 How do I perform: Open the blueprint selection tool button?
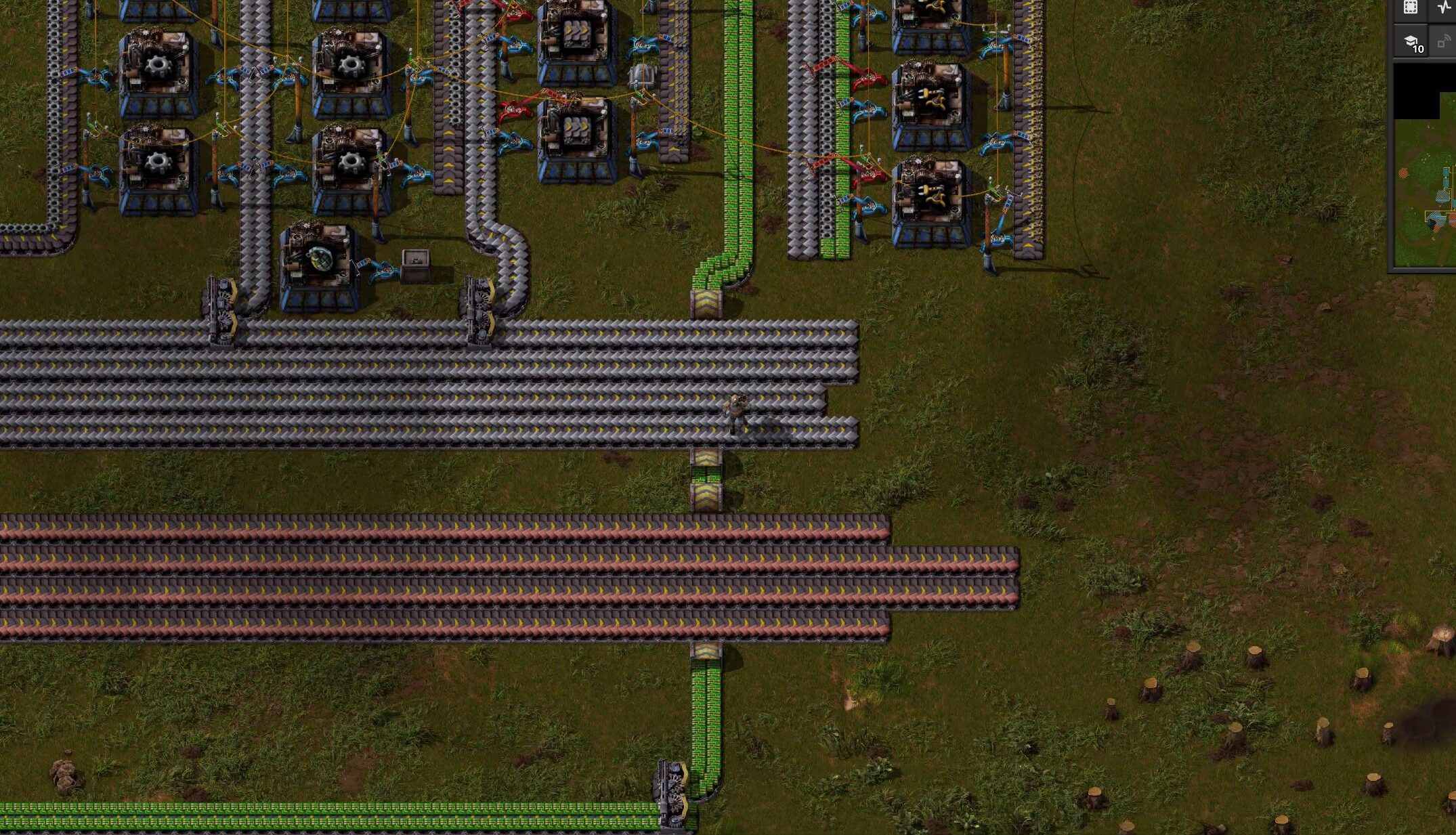coord(1410,7)
